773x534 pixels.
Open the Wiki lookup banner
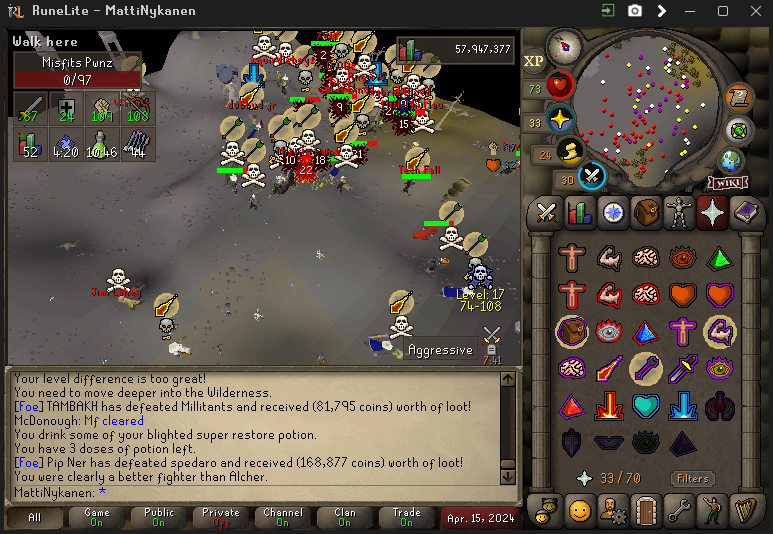[x=727, y=183]
